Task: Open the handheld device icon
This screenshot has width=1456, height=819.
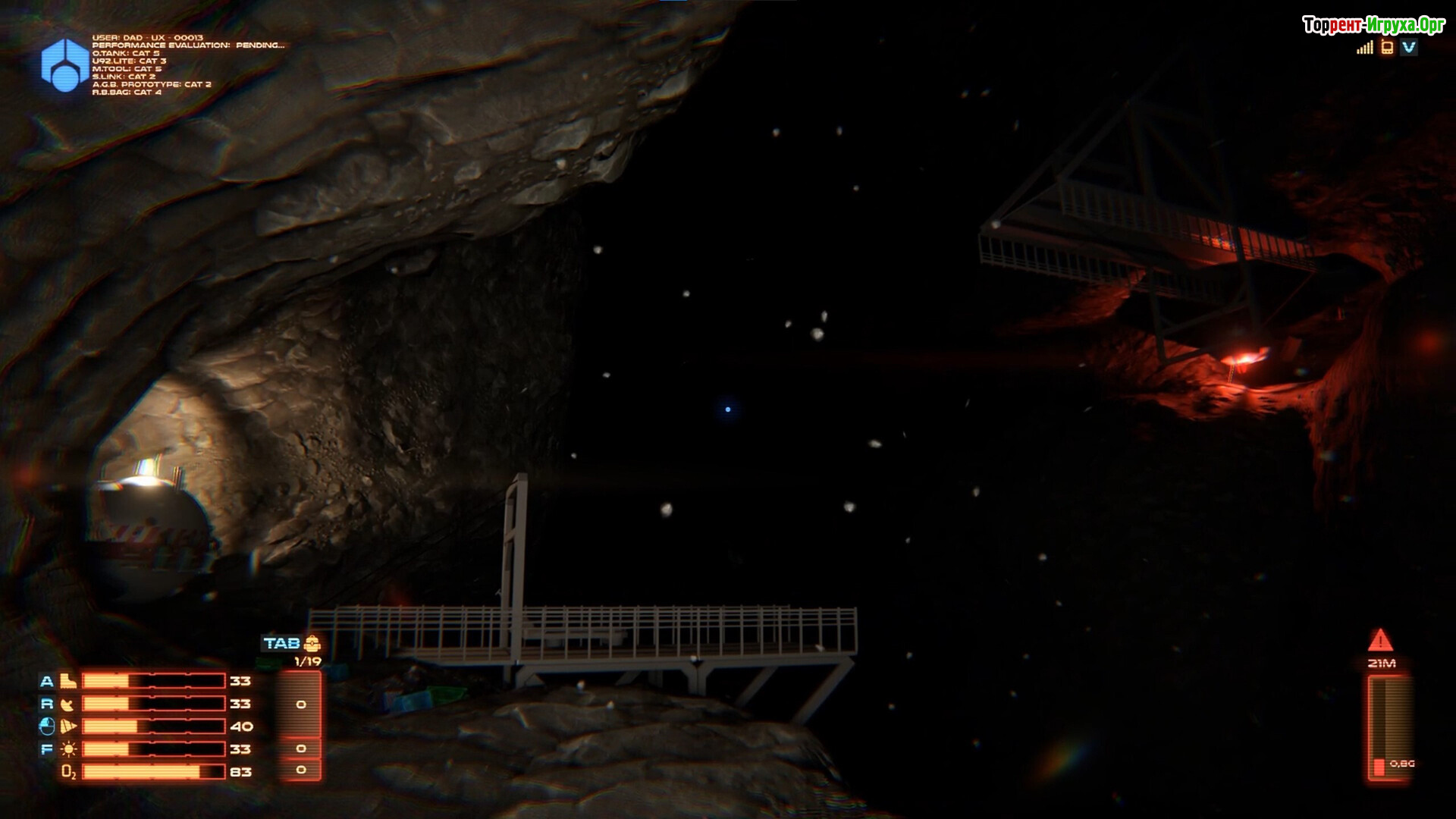Action: pyautogui.click(x=1387, y=48)
